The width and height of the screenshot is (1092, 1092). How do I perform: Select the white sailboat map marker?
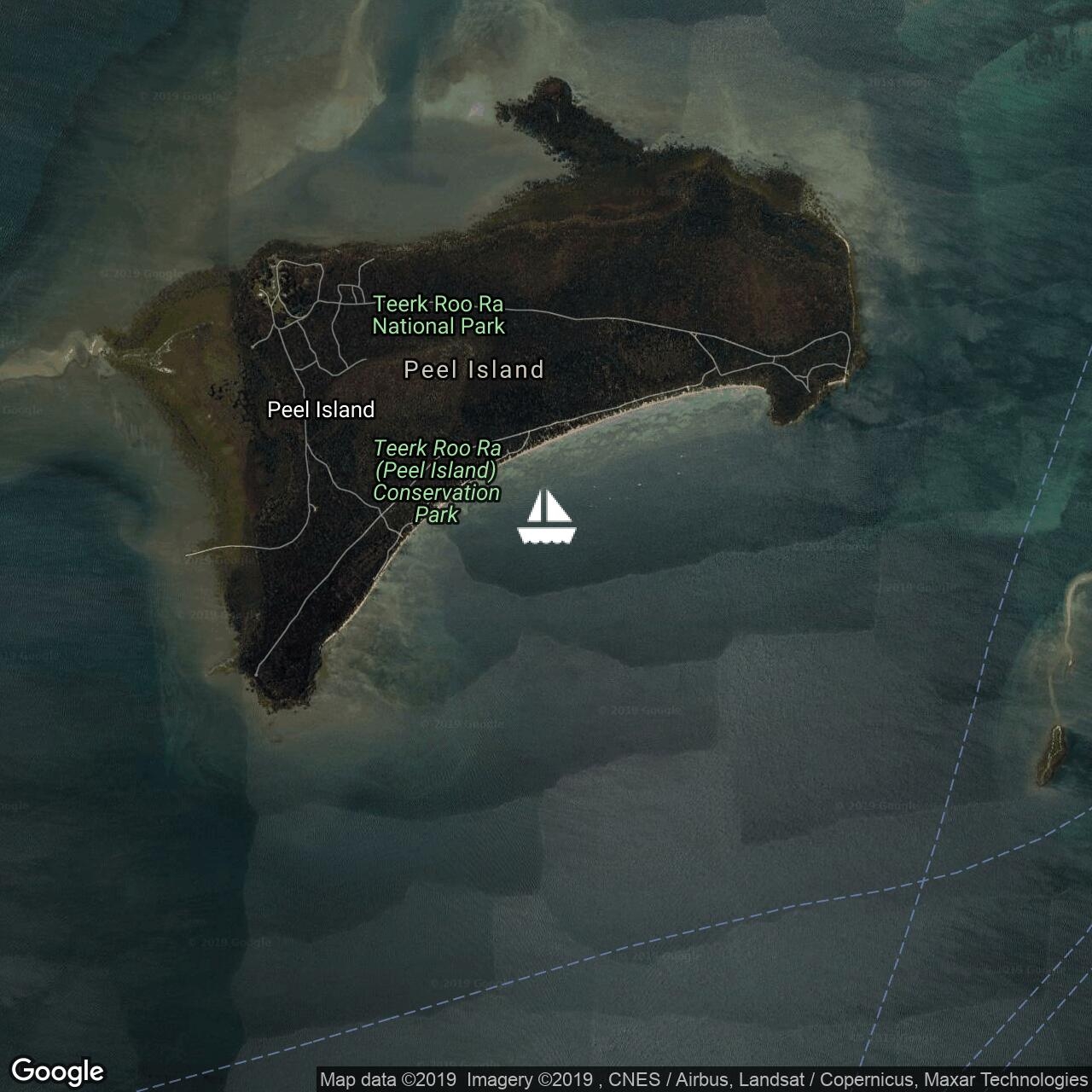547,517
